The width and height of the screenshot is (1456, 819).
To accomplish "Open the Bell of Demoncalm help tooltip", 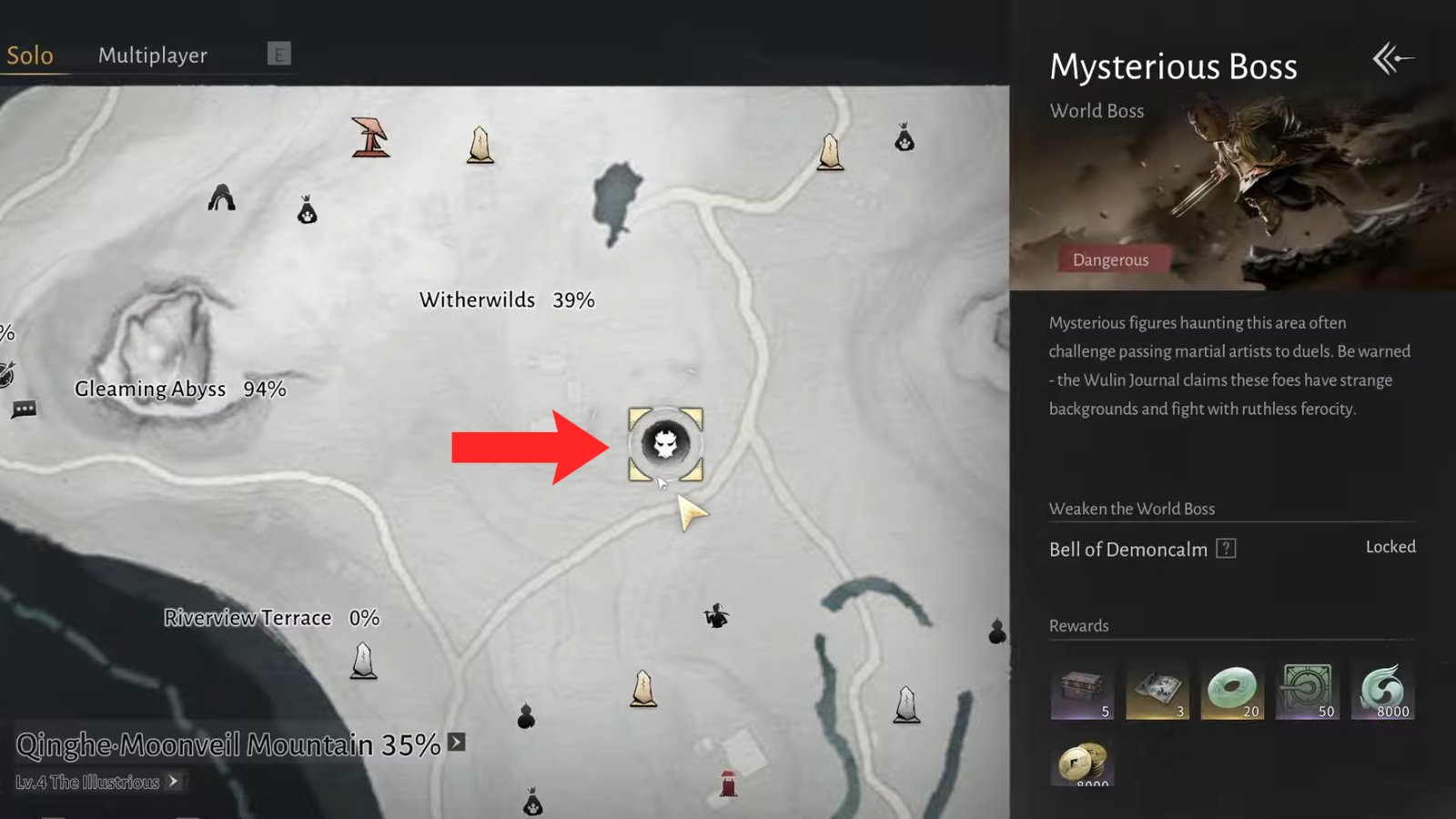I will 1227,548.
